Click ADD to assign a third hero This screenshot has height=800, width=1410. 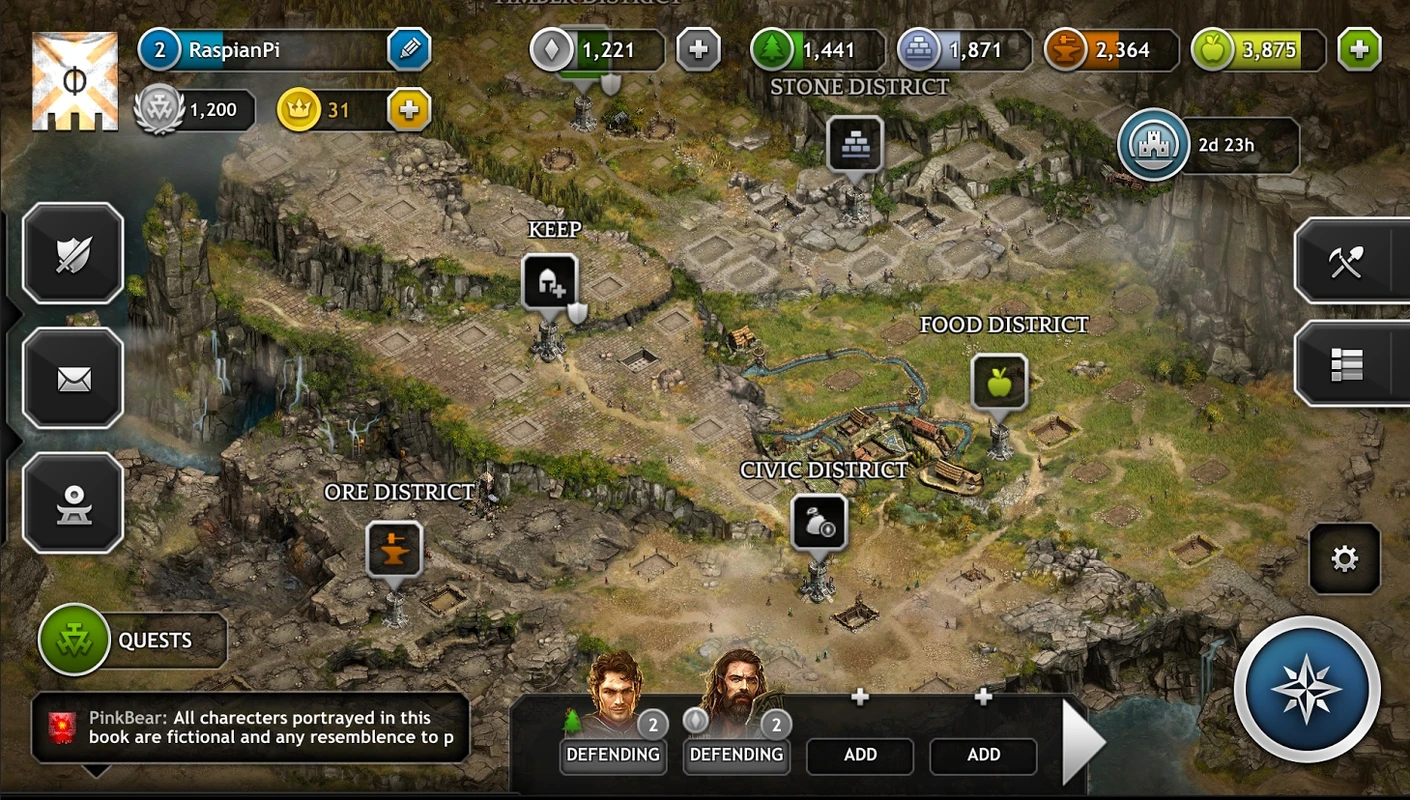coord(860,755)
